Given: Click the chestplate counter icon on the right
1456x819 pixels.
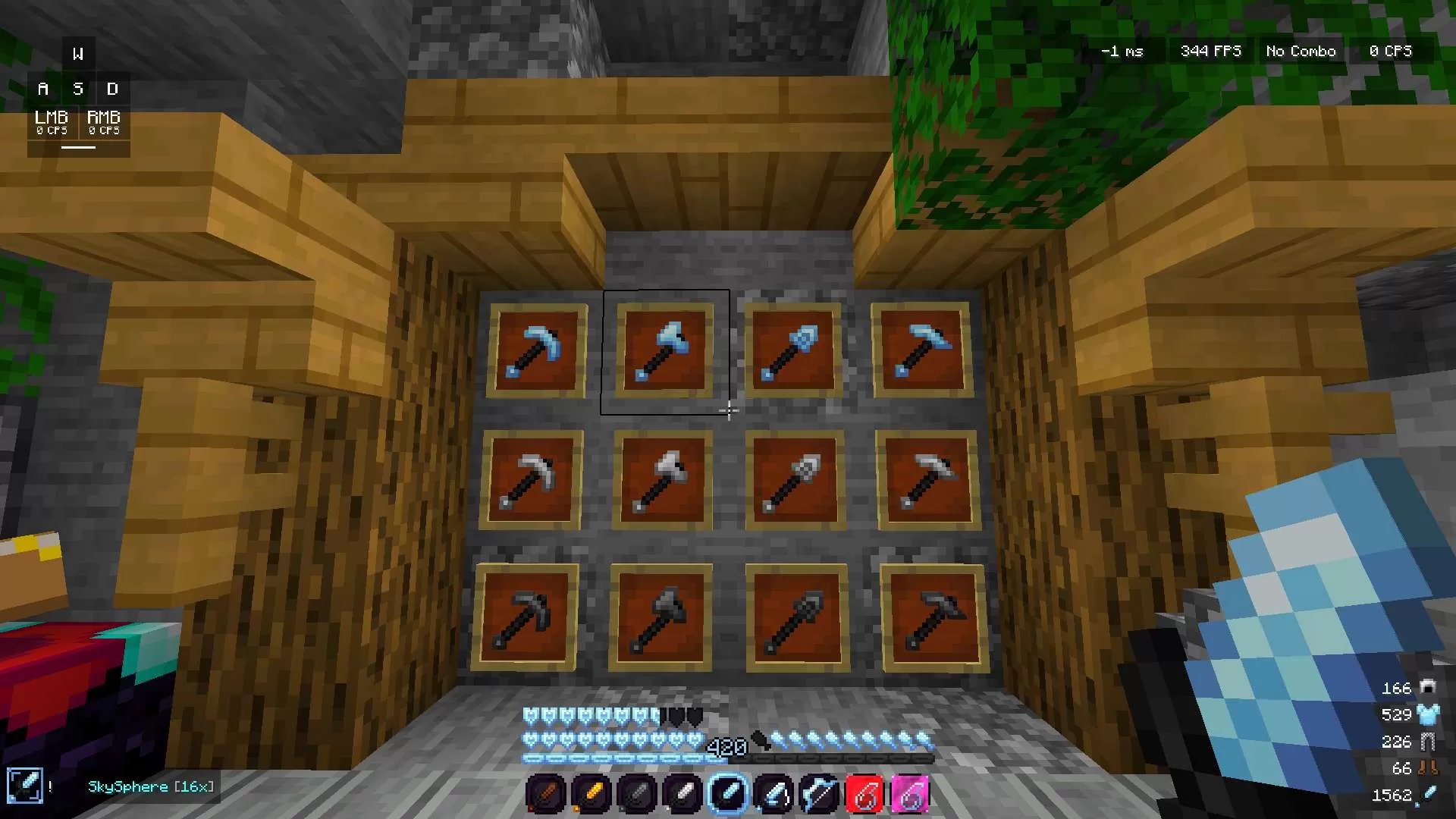Looking at the screenshot, I should click(1428, 714).
